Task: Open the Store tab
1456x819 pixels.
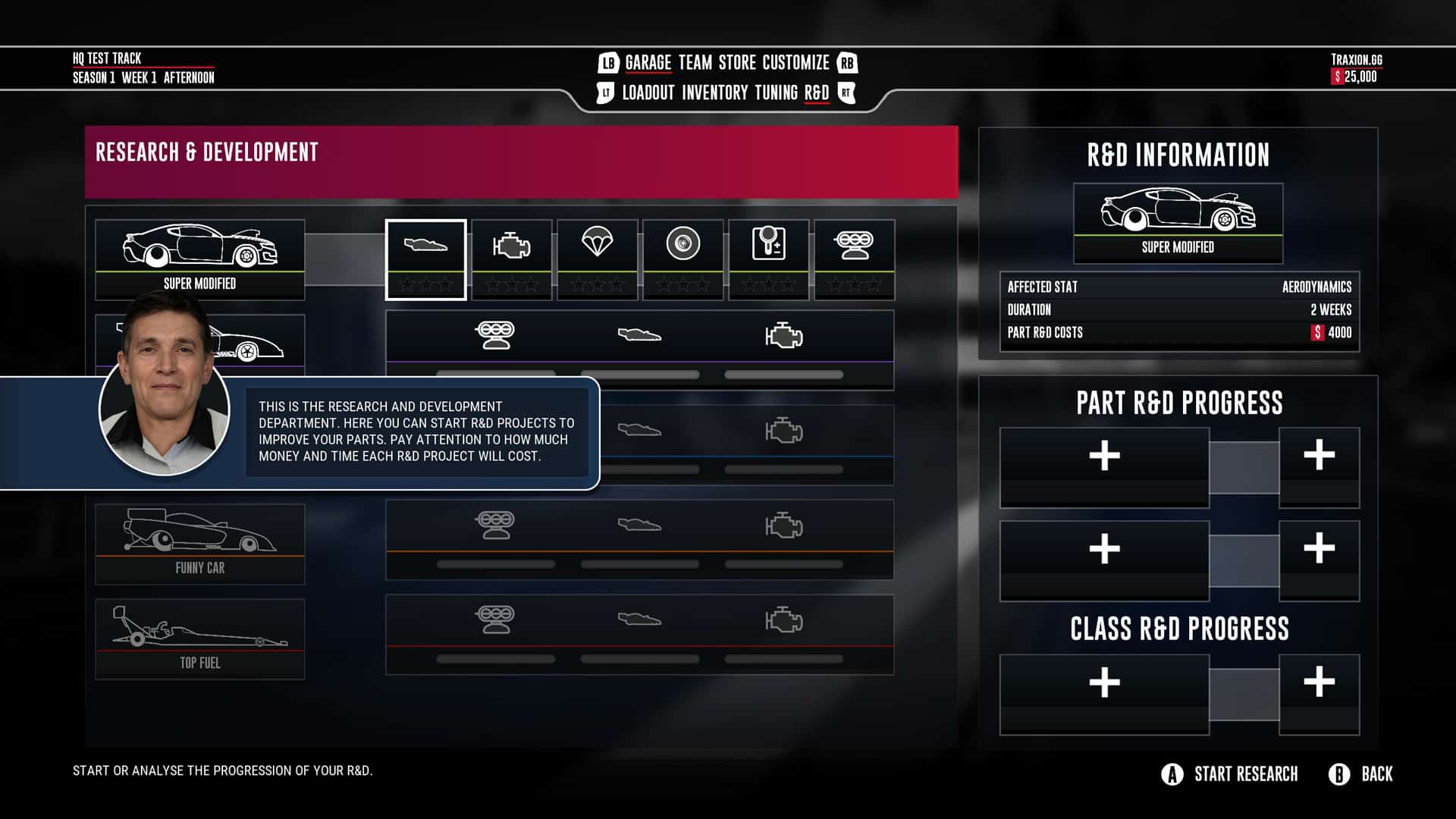Action: (x=737, y=63)
